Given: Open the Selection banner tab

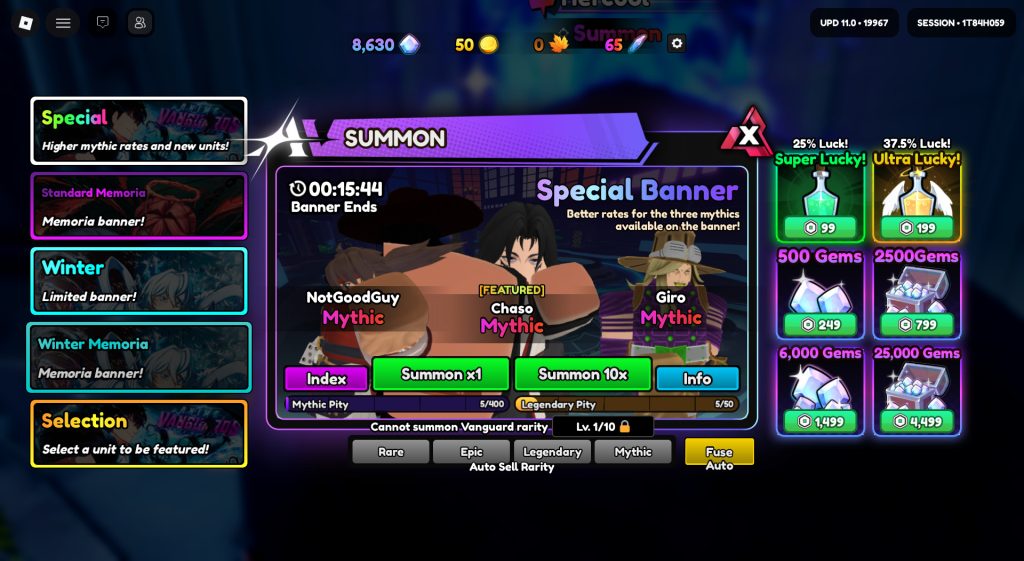Looking at the screenshot, I should tap(138, 433).
